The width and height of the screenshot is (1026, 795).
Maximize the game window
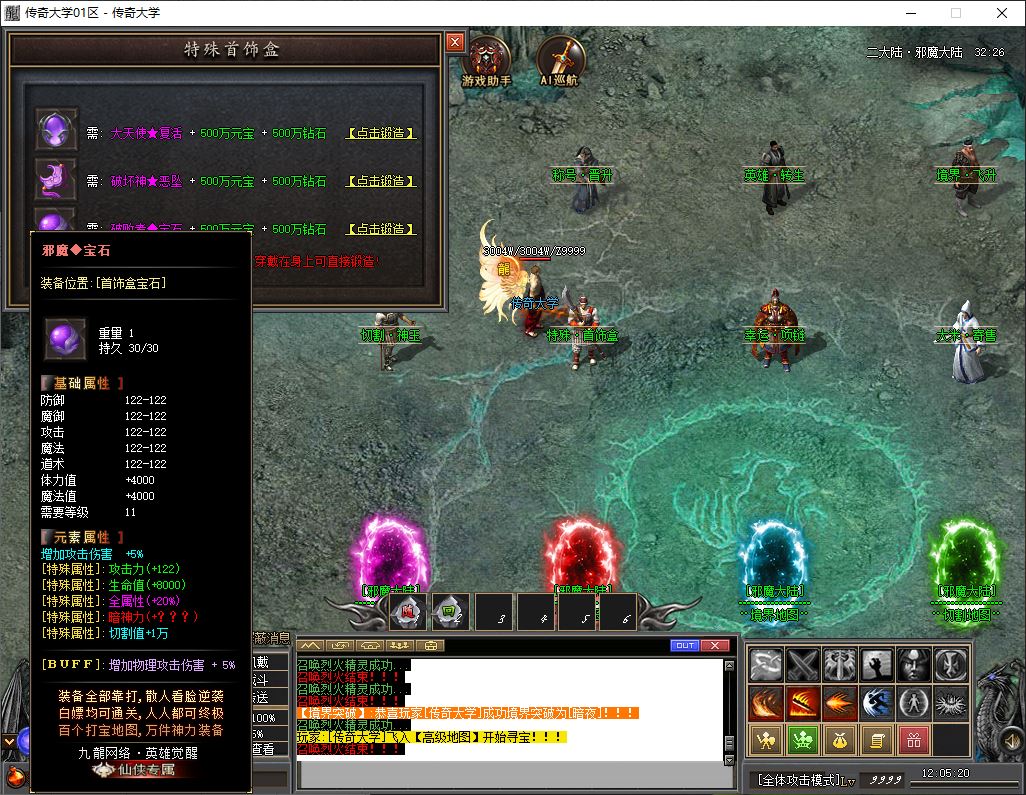coord(955,13)
